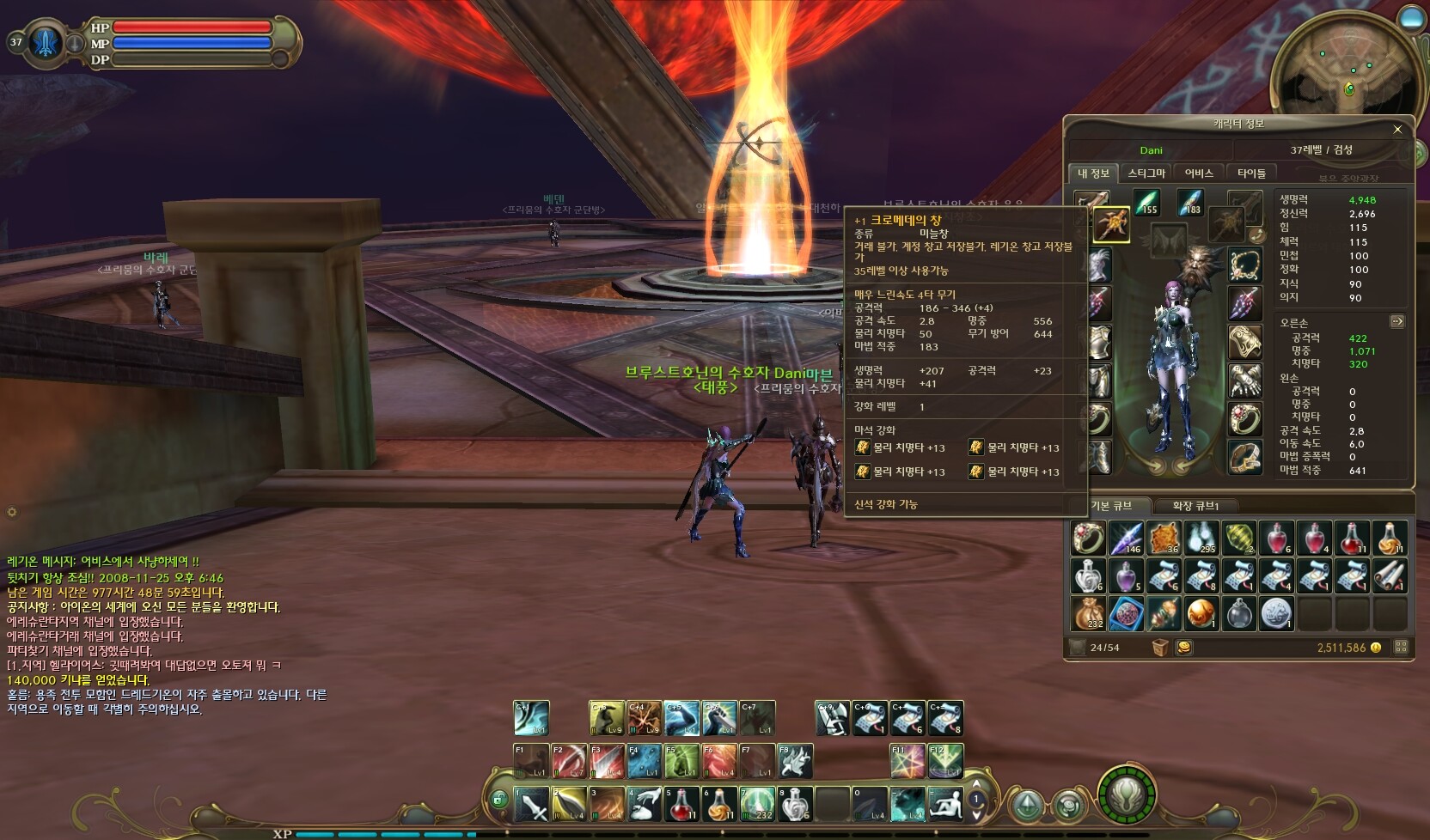This screenshot has width=1430, height=840.
Task: Activate the sitting rest skill icon
Action: [x=945, y=805]
